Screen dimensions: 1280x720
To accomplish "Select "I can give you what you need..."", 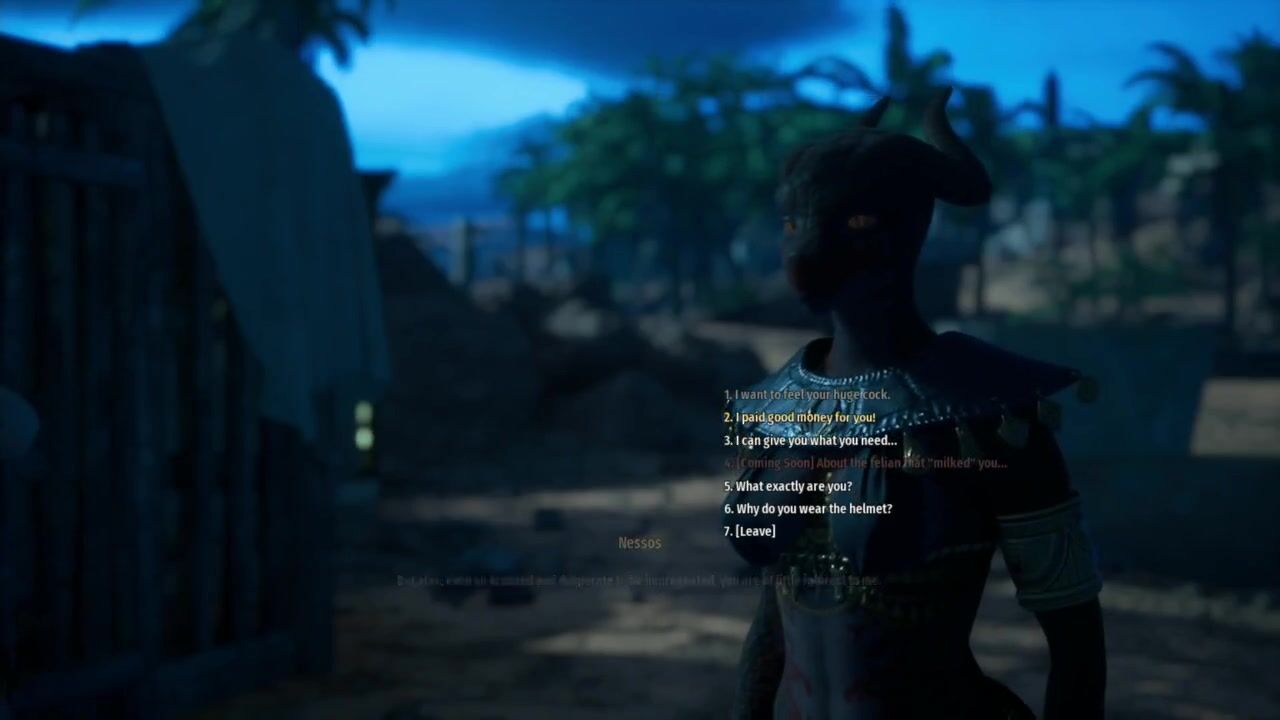I will point(810,441).
